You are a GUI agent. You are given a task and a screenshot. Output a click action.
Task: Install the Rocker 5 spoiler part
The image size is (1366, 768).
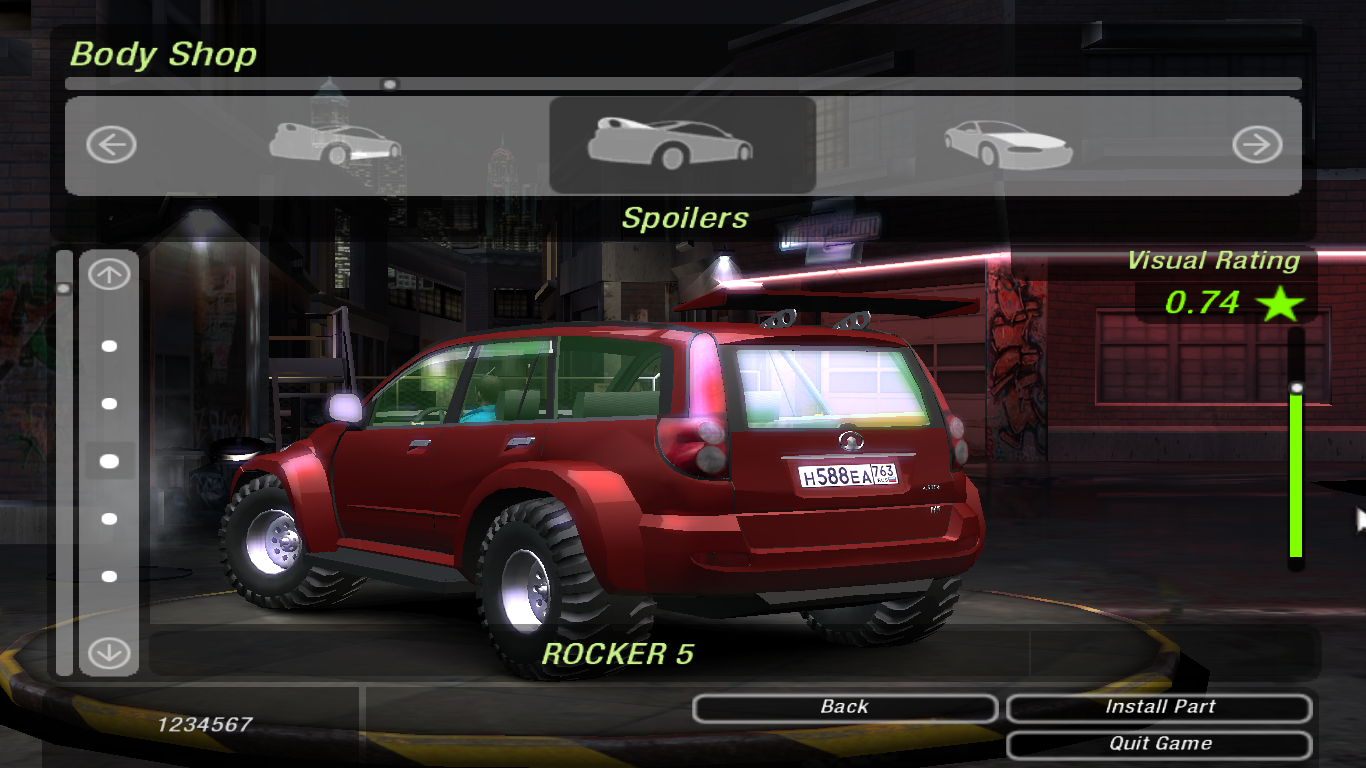(x=1159, y=707)
